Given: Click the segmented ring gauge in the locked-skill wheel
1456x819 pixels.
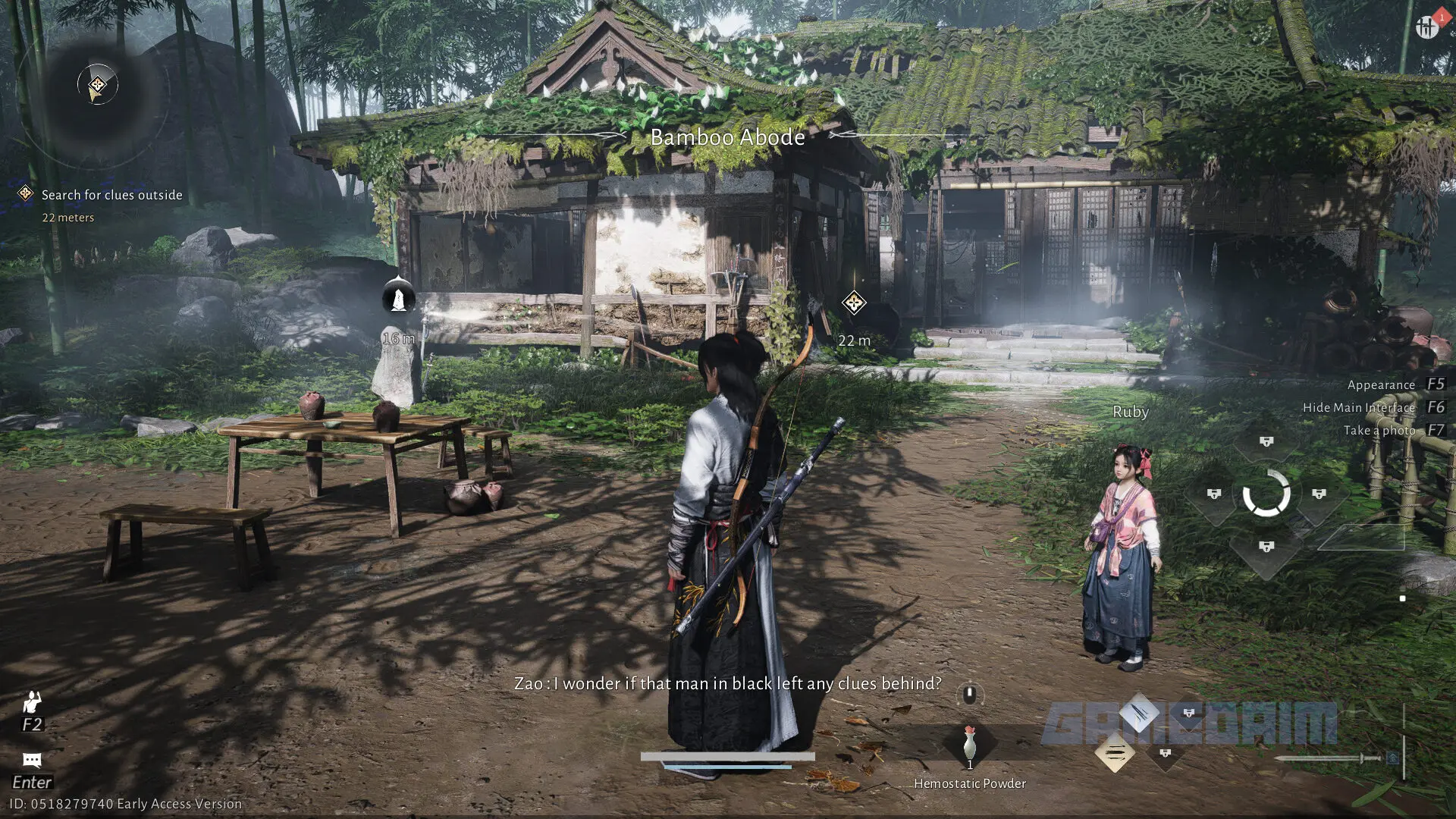Looking at the screenshot, I should pos(1266,494).
